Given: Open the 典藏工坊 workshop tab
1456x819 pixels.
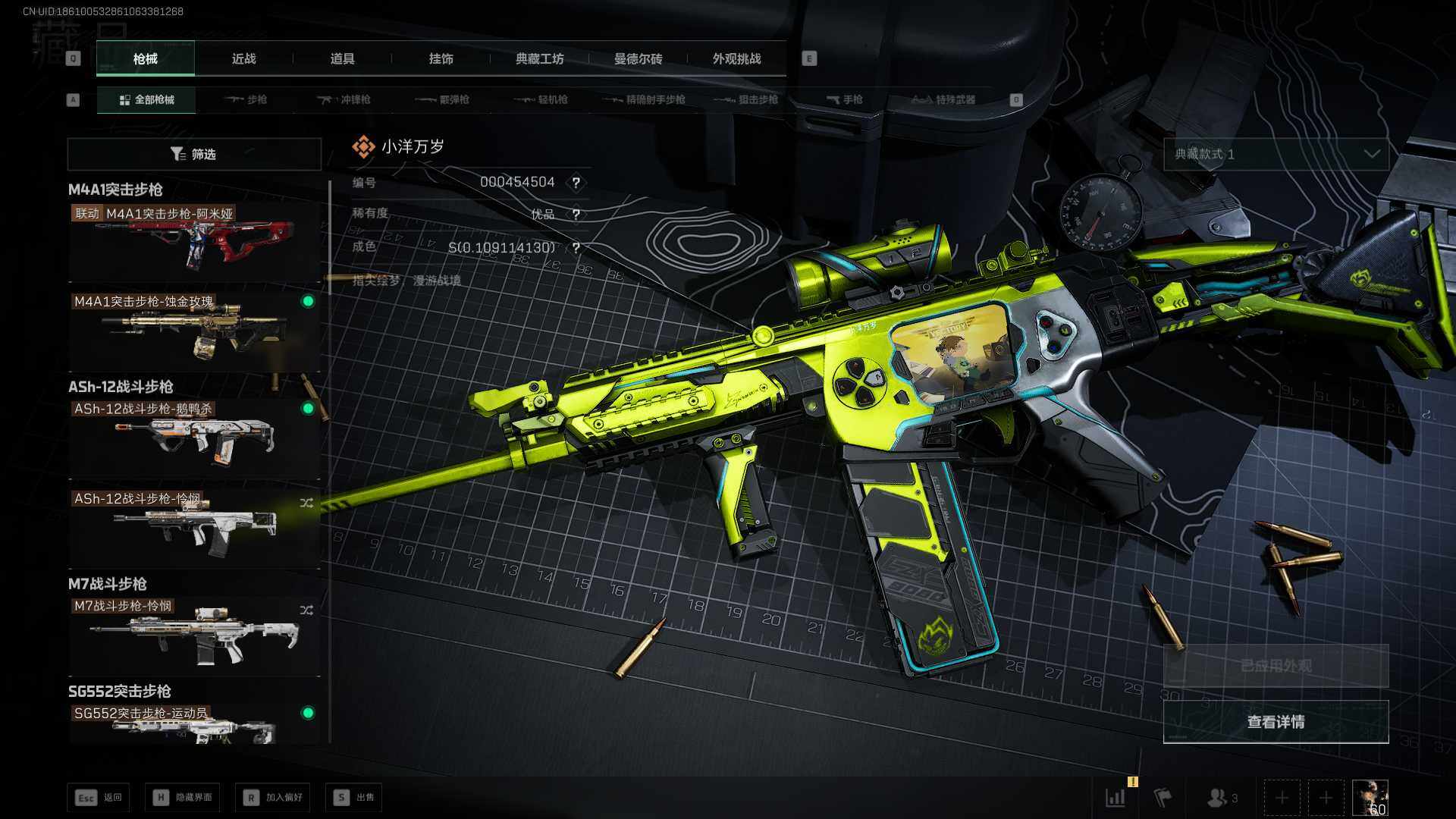Looking at the screenshot, I should pos(539,58).
